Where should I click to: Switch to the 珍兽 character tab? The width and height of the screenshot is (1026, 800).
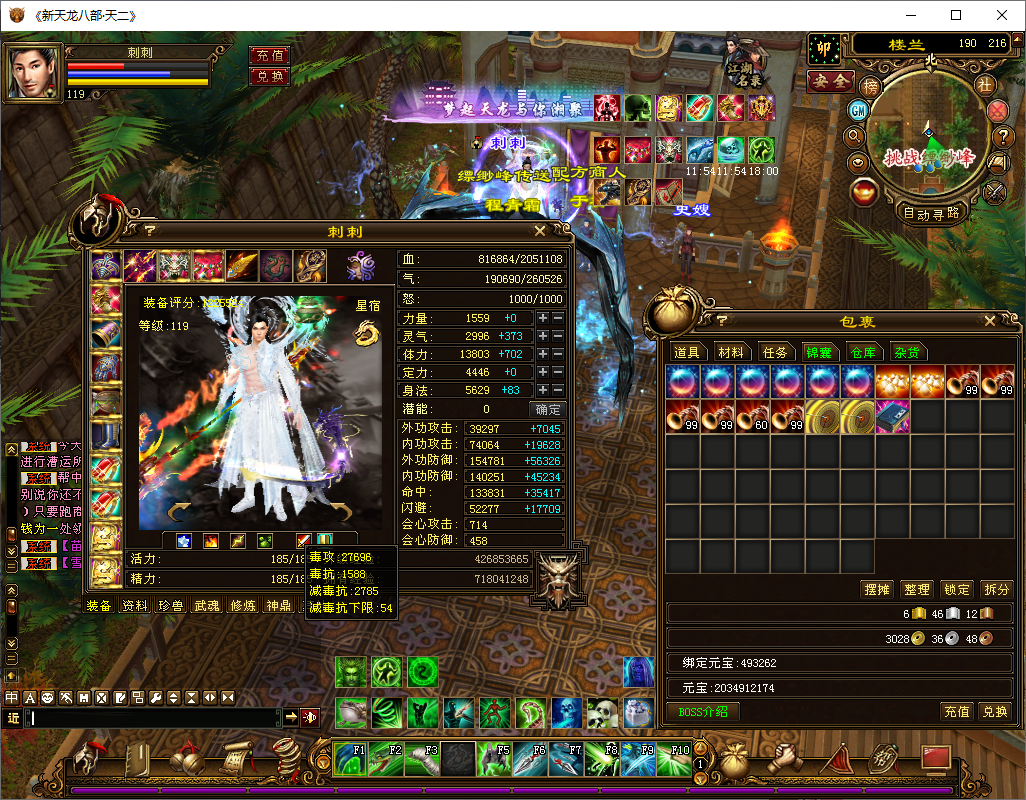point(172,606)
